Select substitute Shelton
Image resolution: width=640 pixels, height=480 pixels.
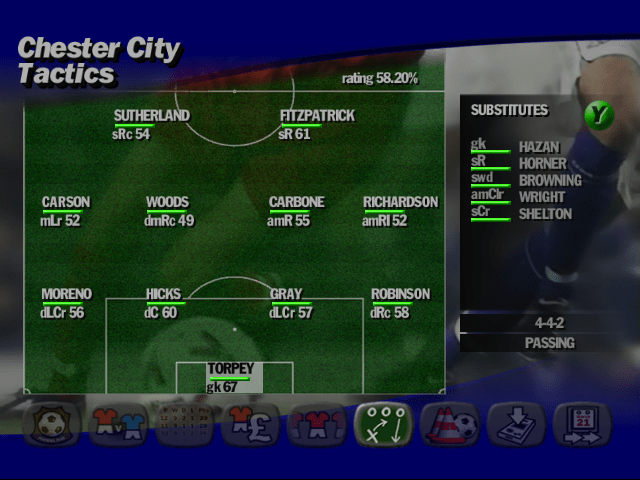coord(545,214)
